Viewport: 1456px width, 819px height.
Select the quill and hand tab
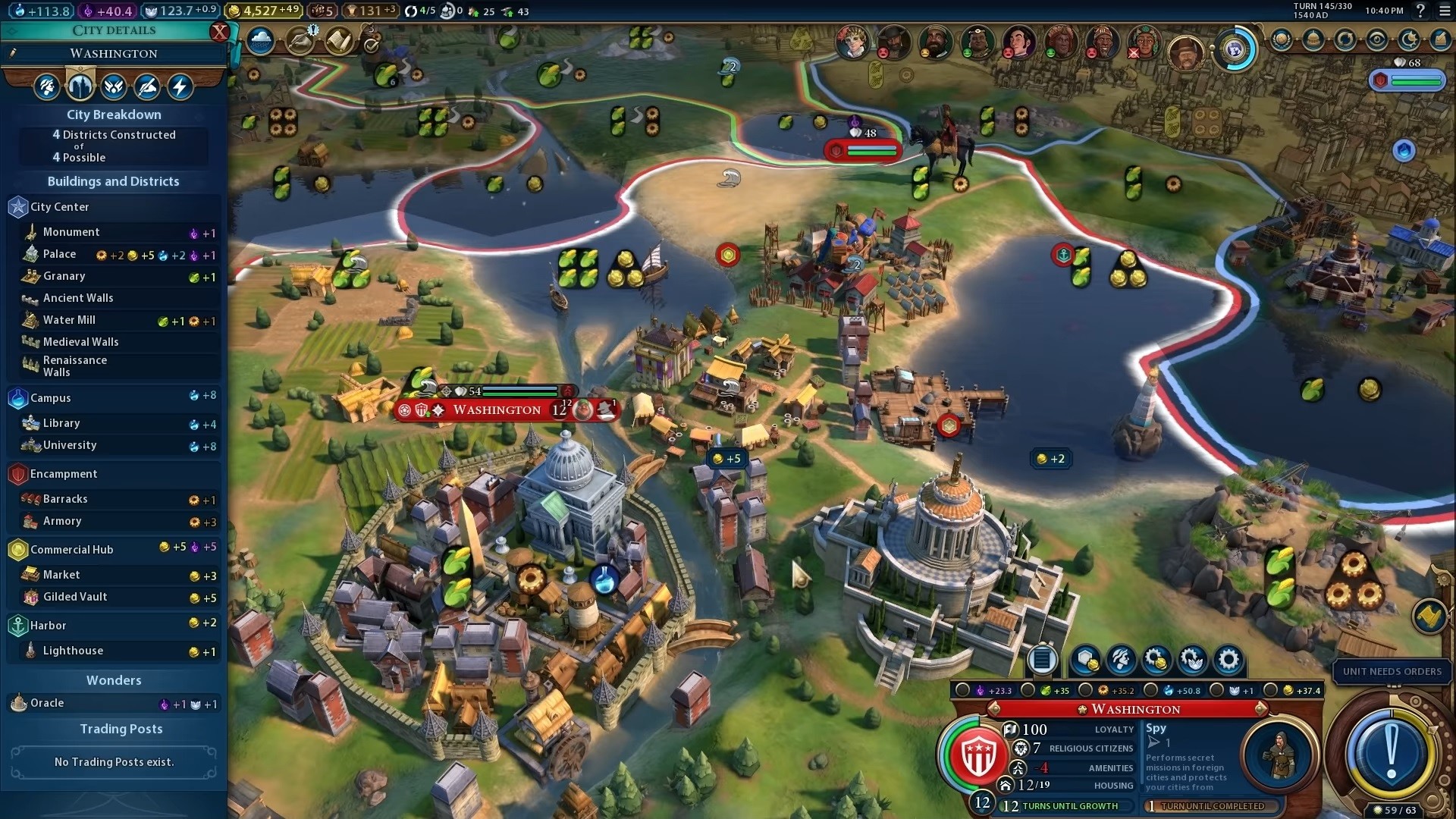(x=147, y=87)
